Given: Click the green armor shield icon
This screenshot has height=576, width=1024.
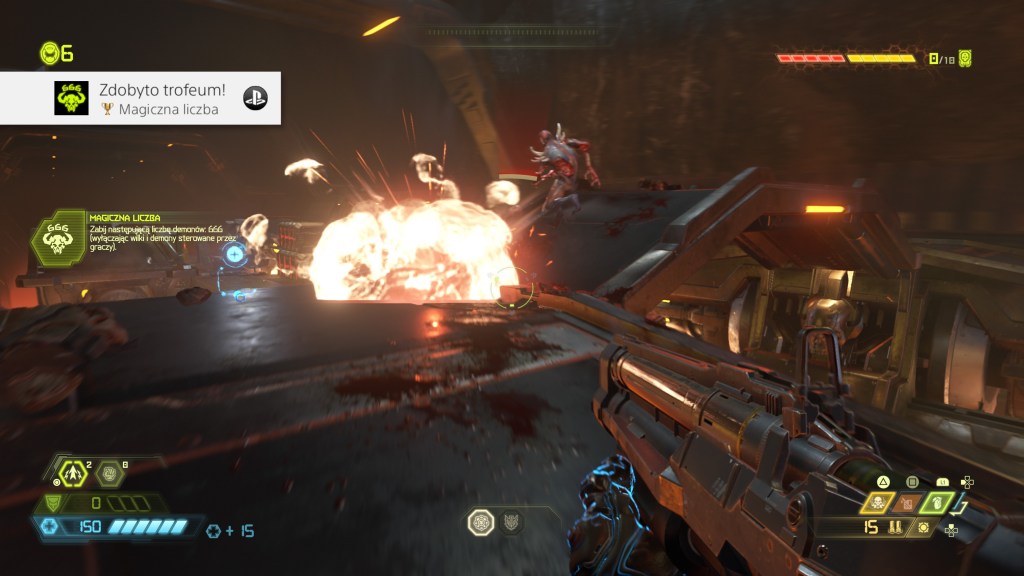Looking at the screenshot, I should (54, 503).
